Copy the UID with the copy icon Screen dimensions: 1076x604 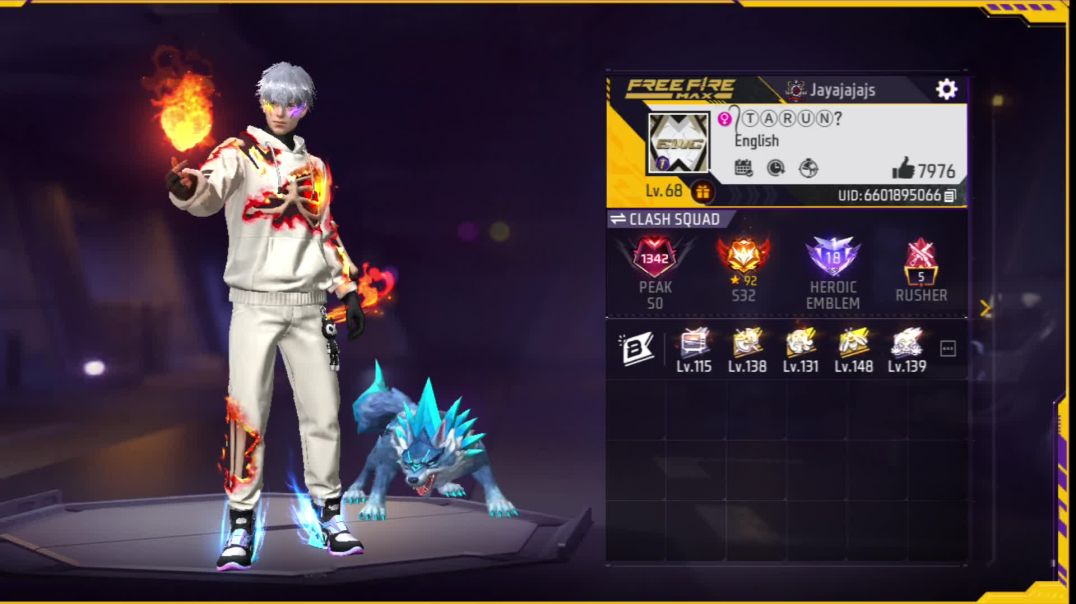point(950,196)
